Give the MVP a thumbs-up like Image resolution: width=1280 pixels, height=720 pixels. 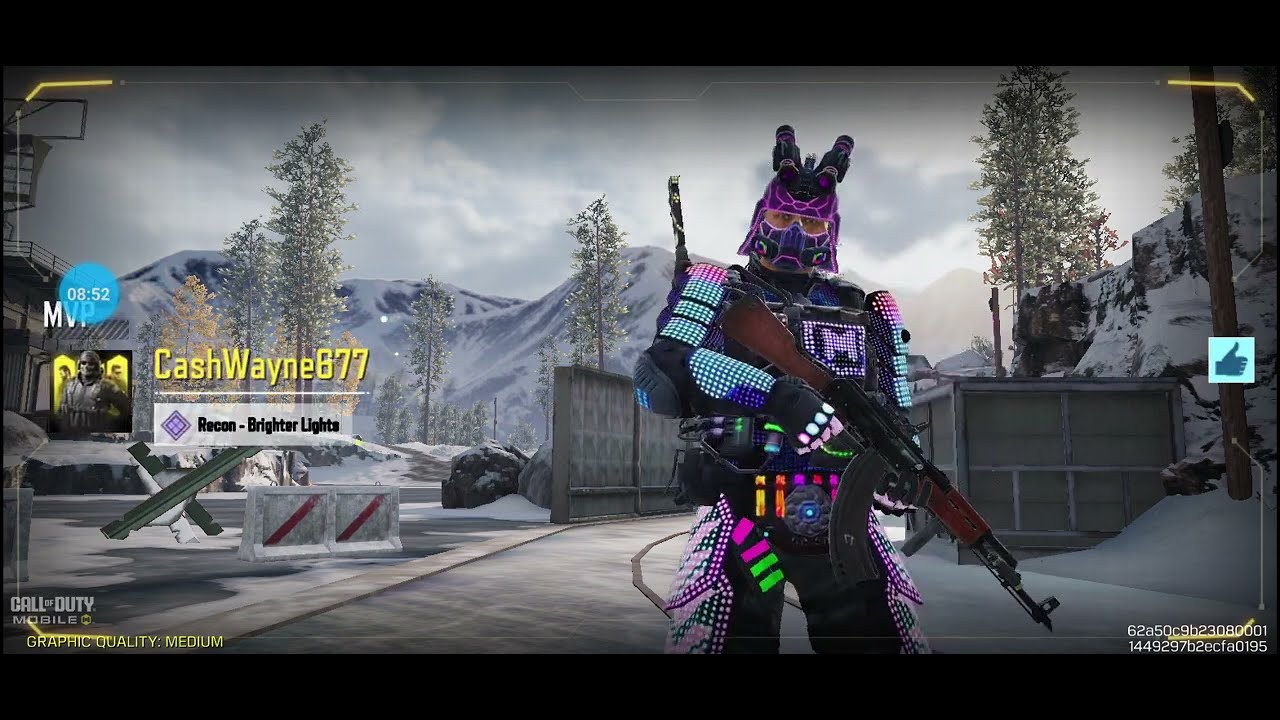1231,360
